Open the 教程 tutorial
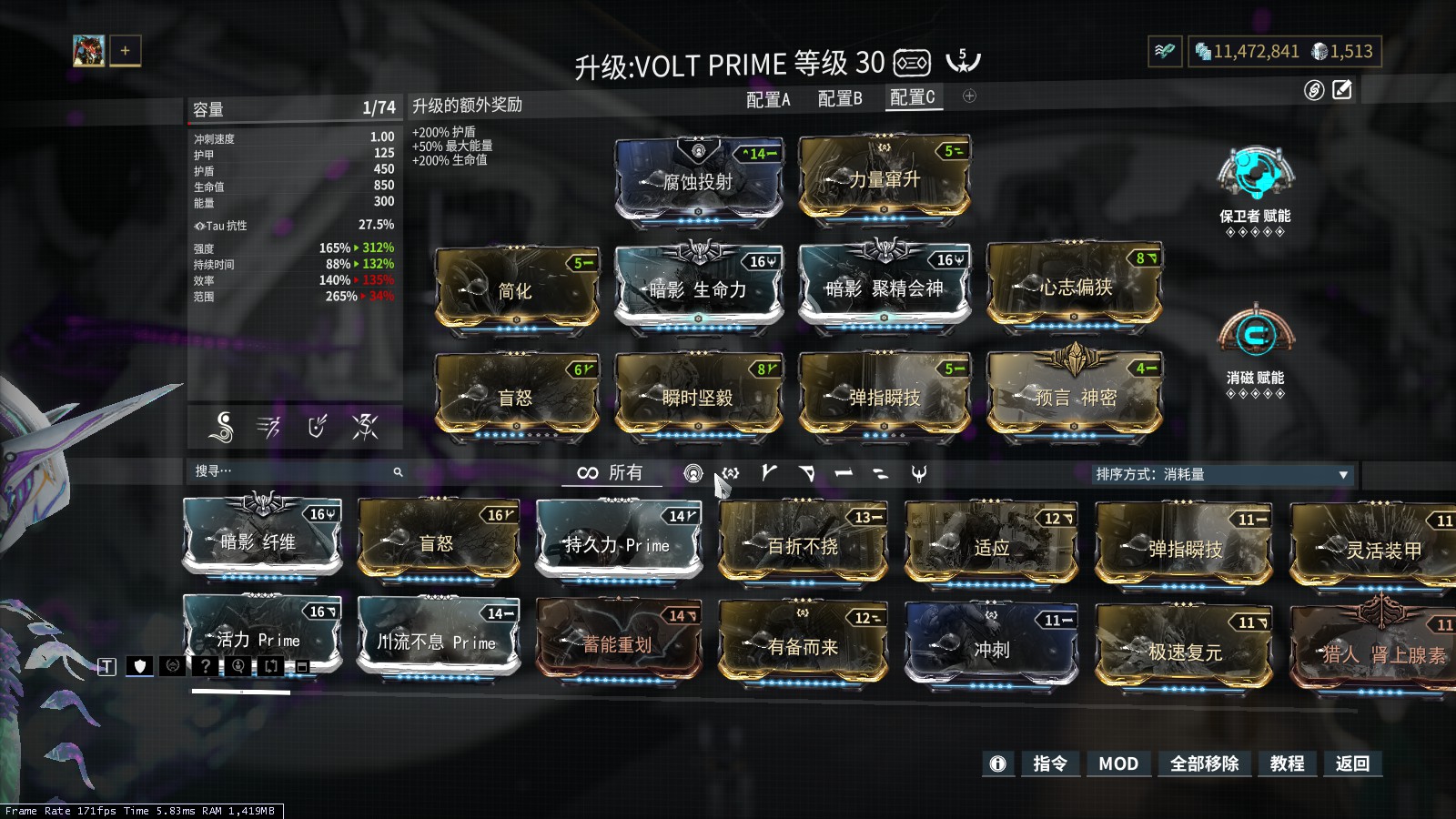This screenshot has height=819, width=1456. pos(1287,763)
